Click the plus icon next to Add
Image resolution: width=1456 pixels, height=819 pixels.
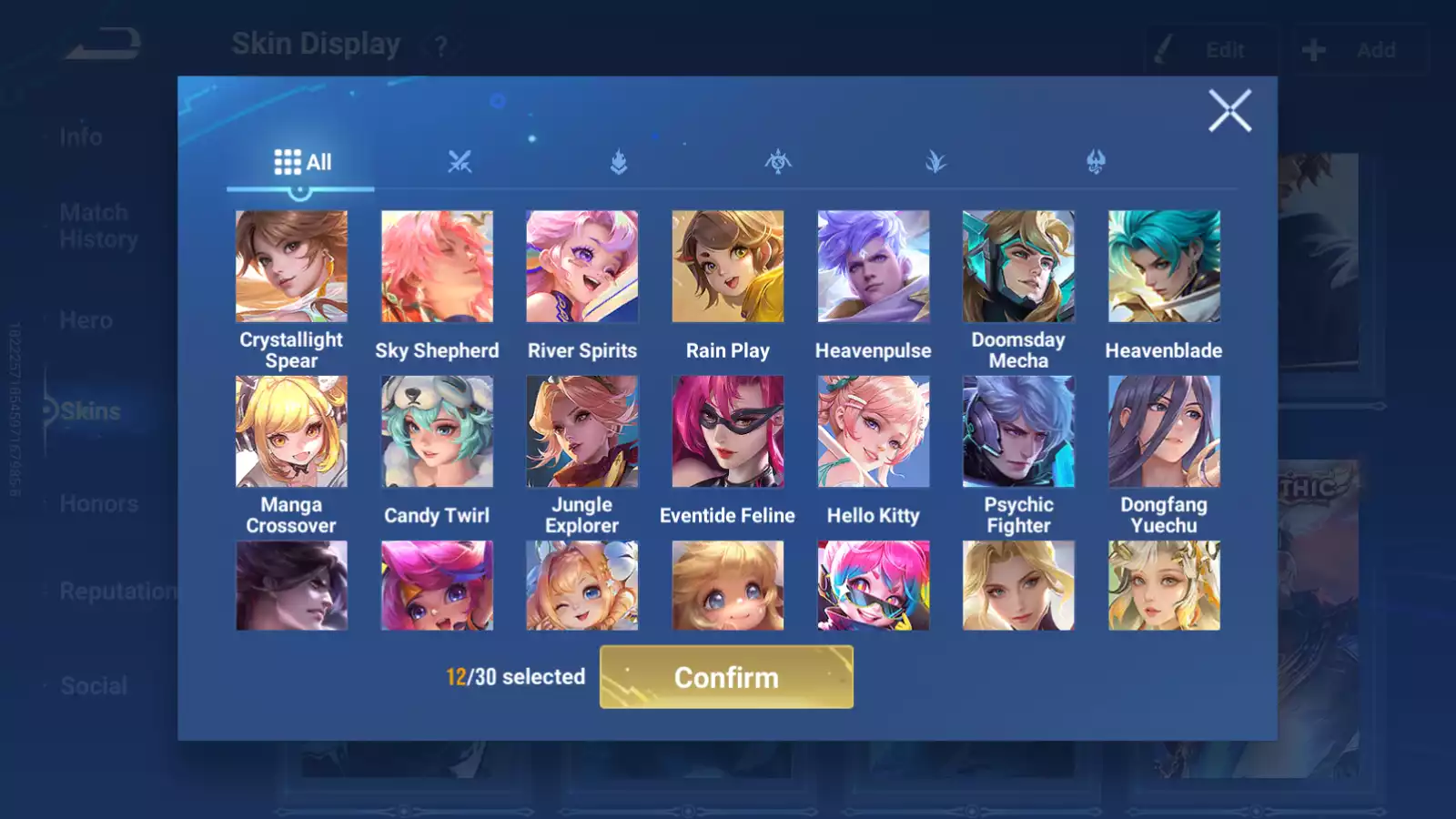(1313, 48)
